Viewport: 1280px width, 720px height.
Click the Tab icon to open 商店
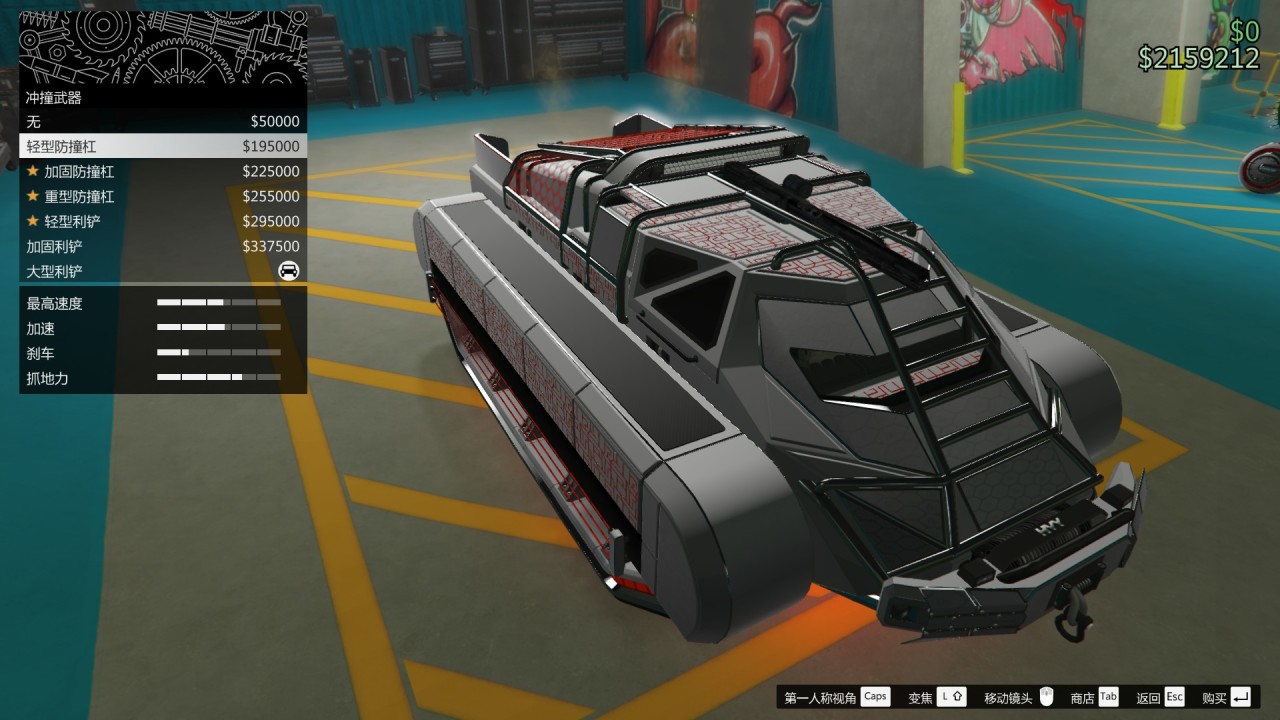tap(1107, 696)
